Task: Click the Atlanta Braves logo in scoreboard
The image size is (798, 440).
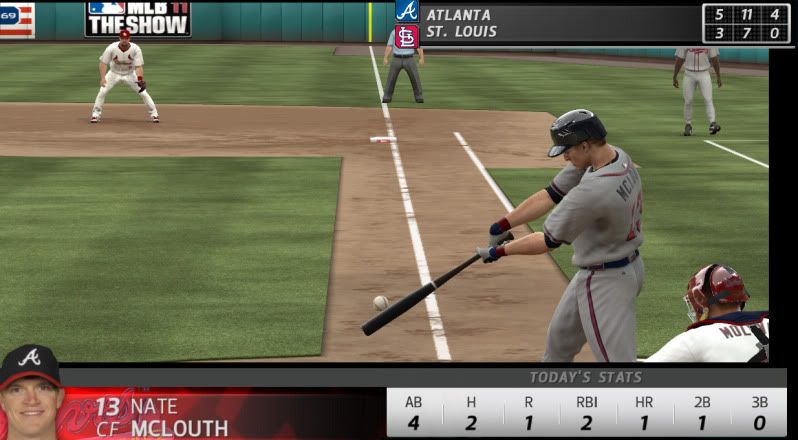Action: click(x=407, y=11)
